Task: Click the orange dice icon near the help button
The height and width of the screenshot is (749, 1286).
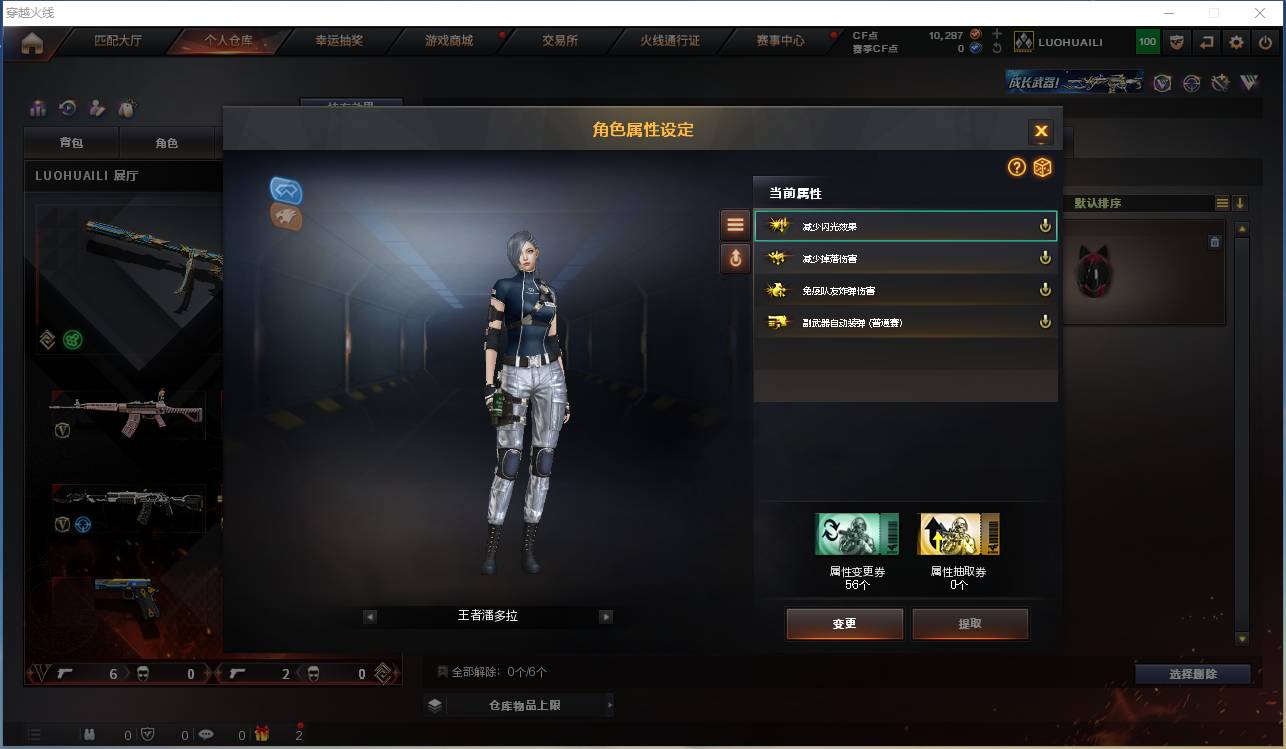Action: (x=1043, y=168)
